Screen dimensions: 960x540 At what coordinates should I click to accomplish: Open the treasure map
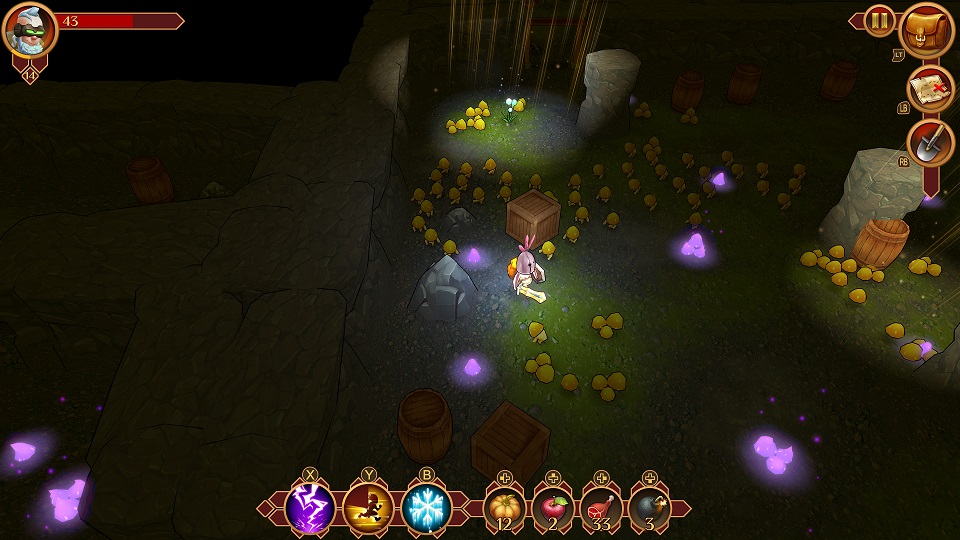[x=930, y=88]
